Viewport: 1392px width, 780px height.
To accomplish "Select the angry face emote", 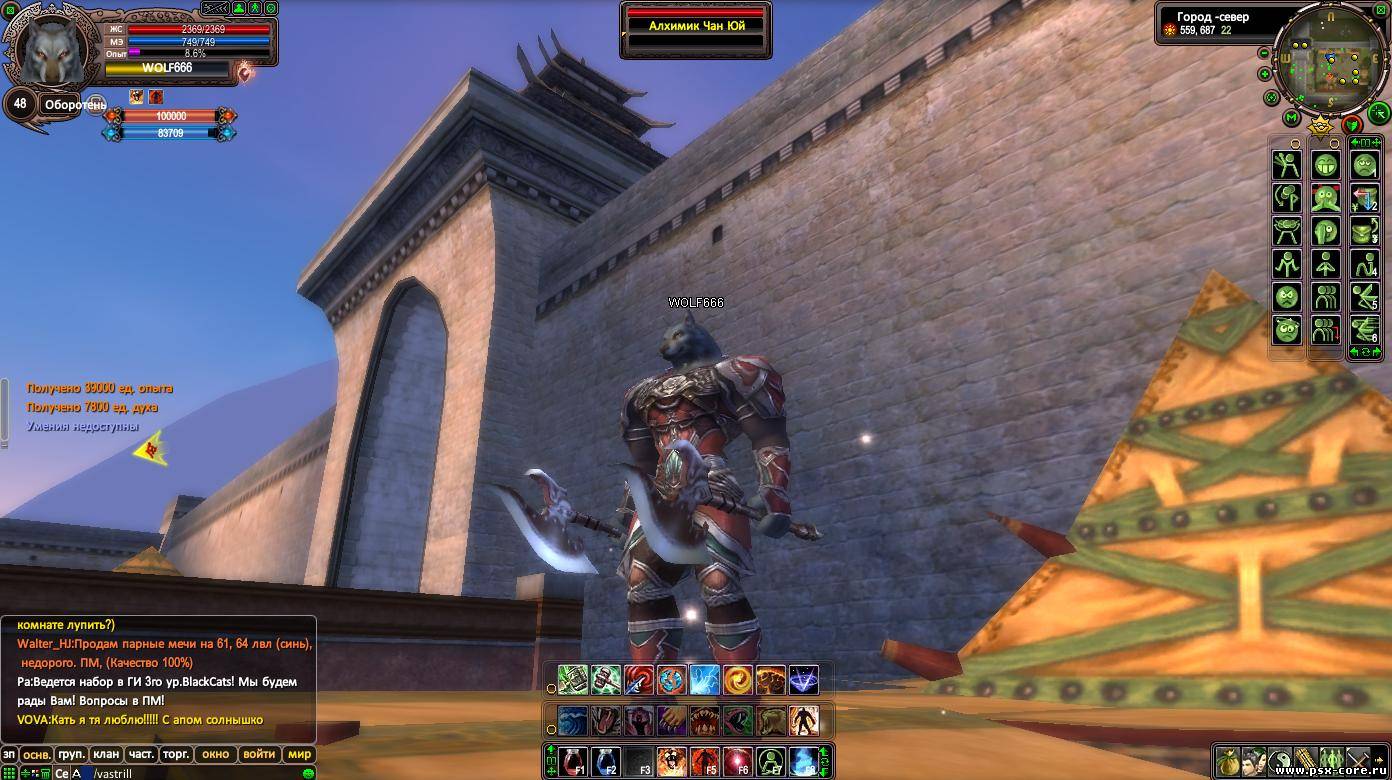I will point(1287,297).
